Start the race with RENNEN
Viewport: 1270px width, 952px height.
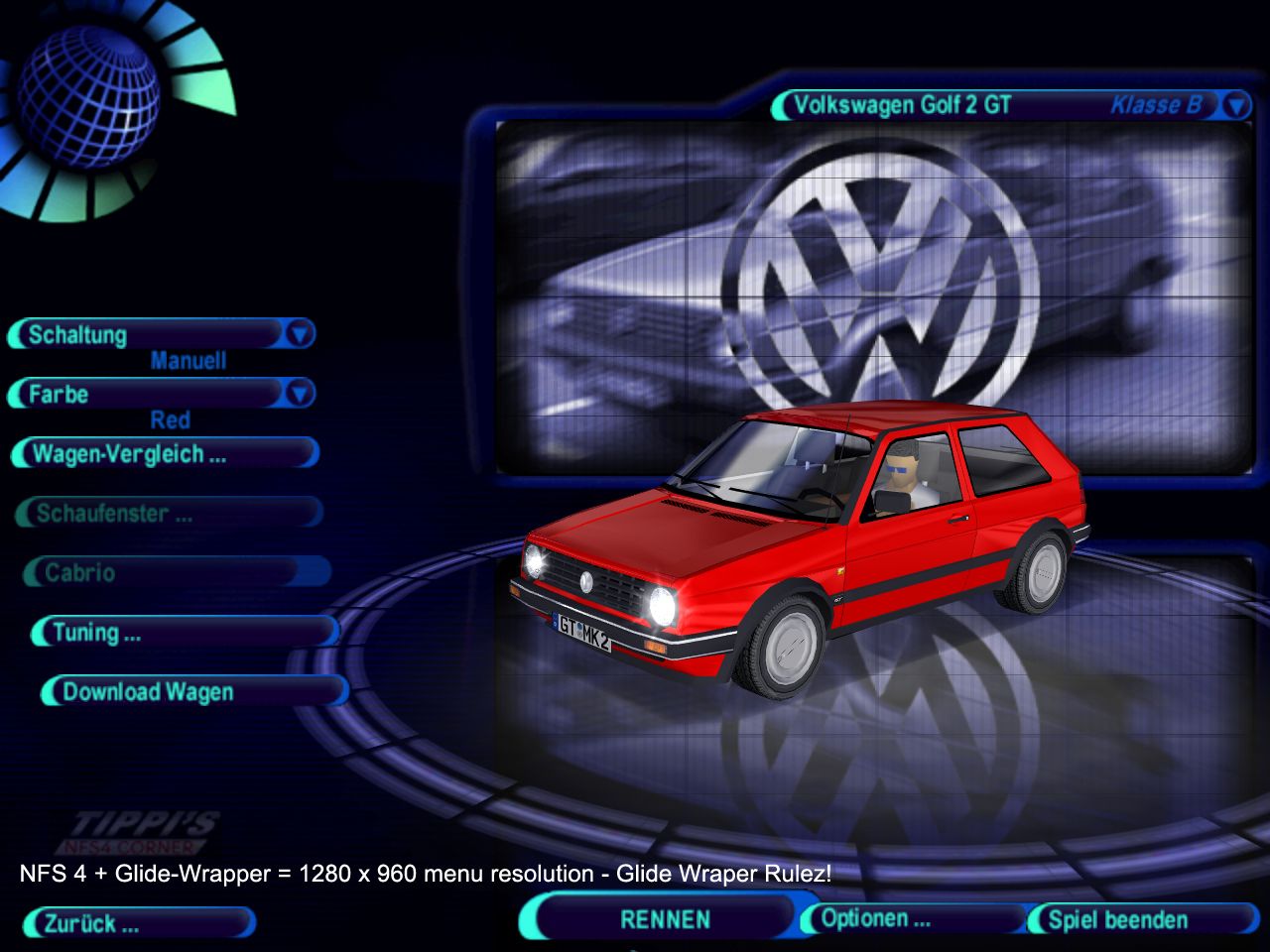(665, 919)
